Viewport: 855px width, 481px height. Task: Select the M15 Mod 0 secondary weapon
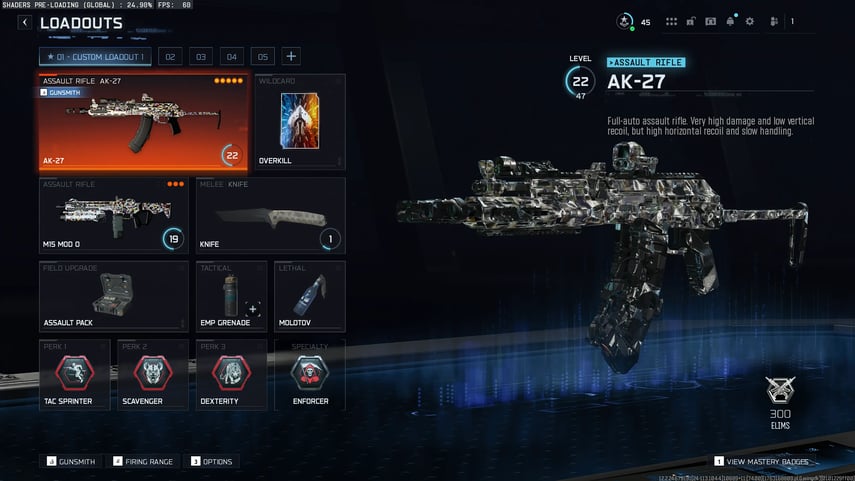point(114,214)
